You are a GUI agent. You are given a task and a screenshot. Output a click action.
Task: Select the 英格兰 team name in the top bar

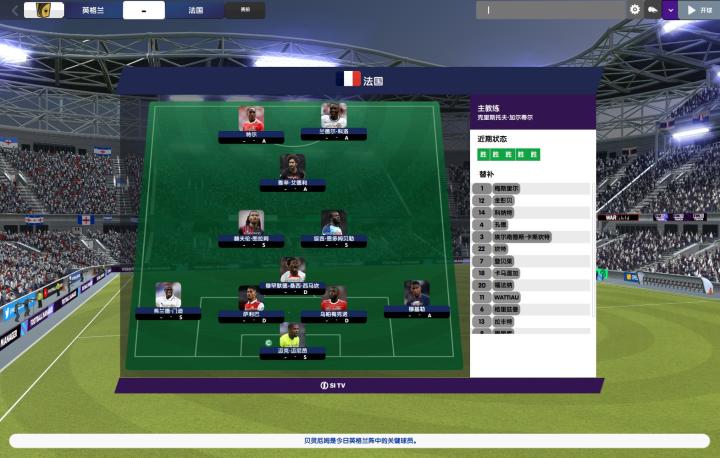pyautogui.click(x=94, y=10)
